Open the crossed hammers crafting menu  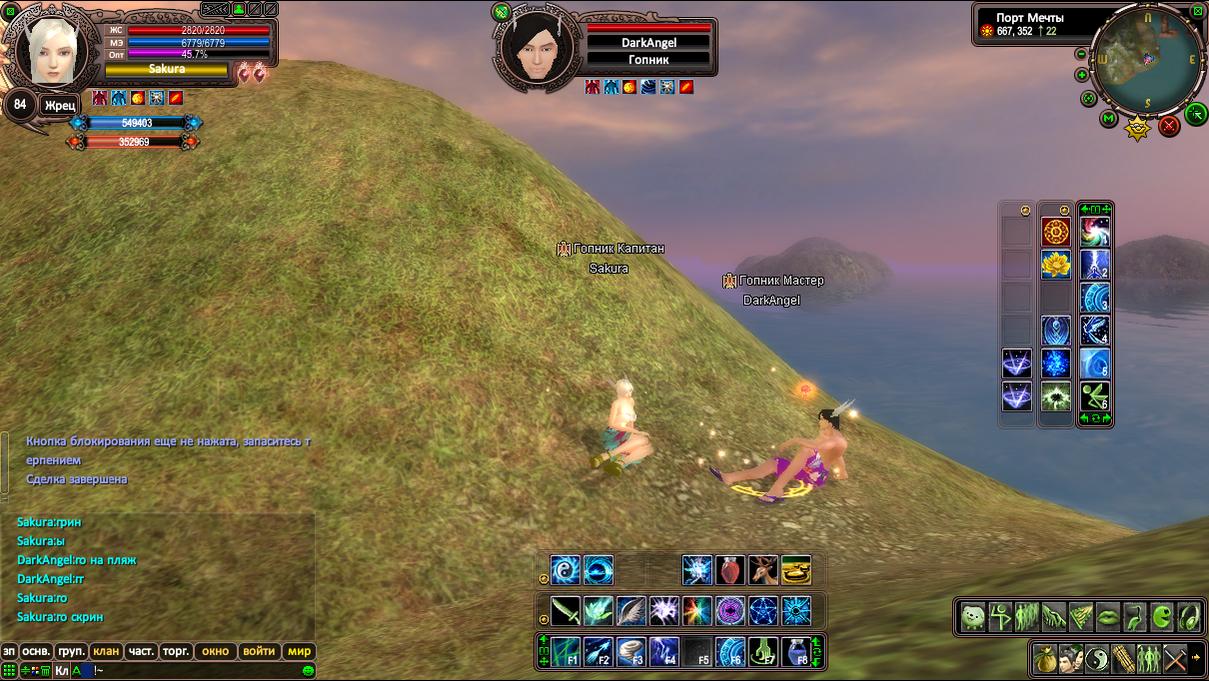pos(1175,659)
